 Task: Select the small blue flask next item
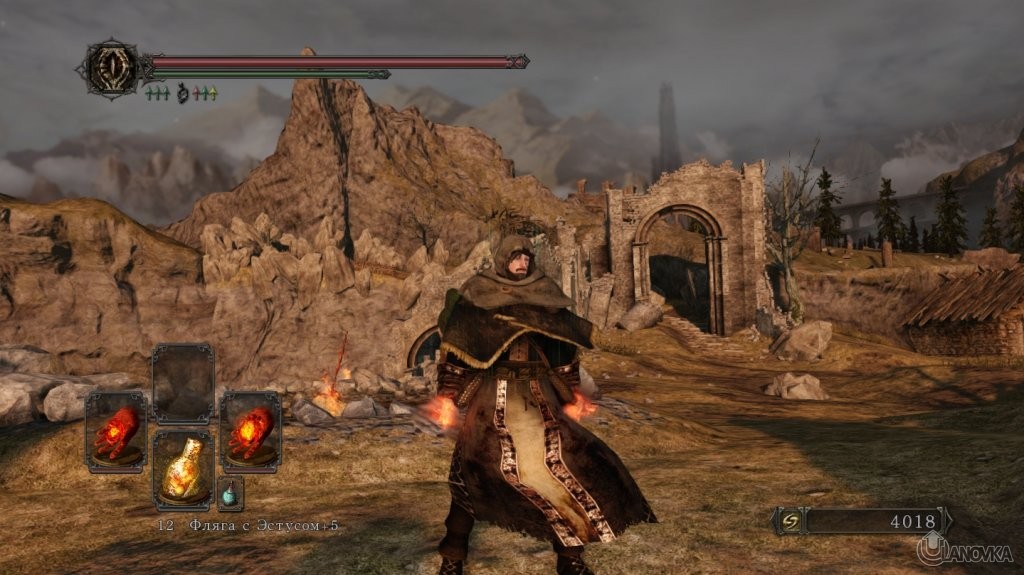[230, 494]
